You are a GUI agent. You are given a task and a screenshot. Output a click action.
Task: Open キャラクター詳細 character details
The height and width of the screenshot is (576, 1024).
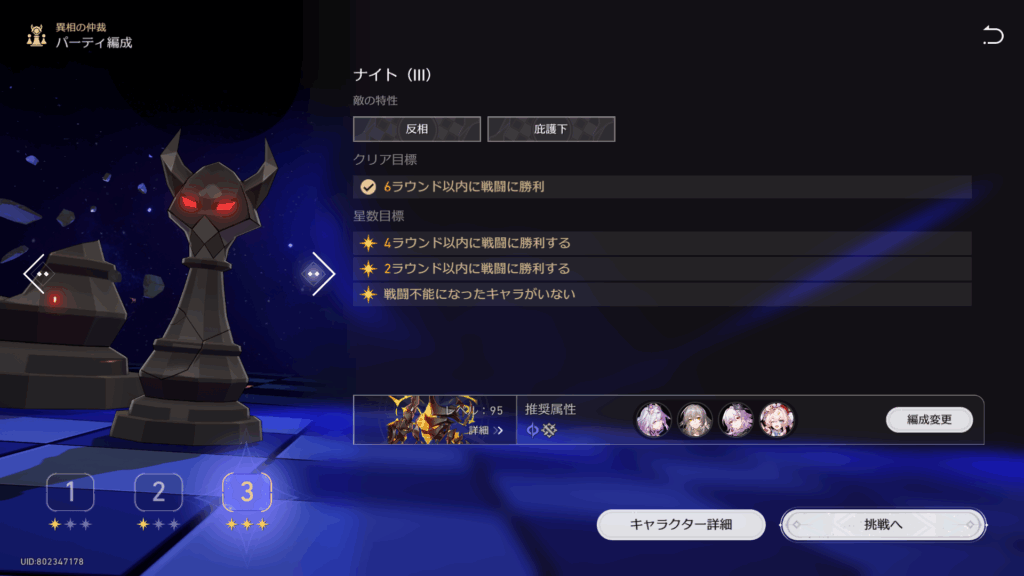681,524
